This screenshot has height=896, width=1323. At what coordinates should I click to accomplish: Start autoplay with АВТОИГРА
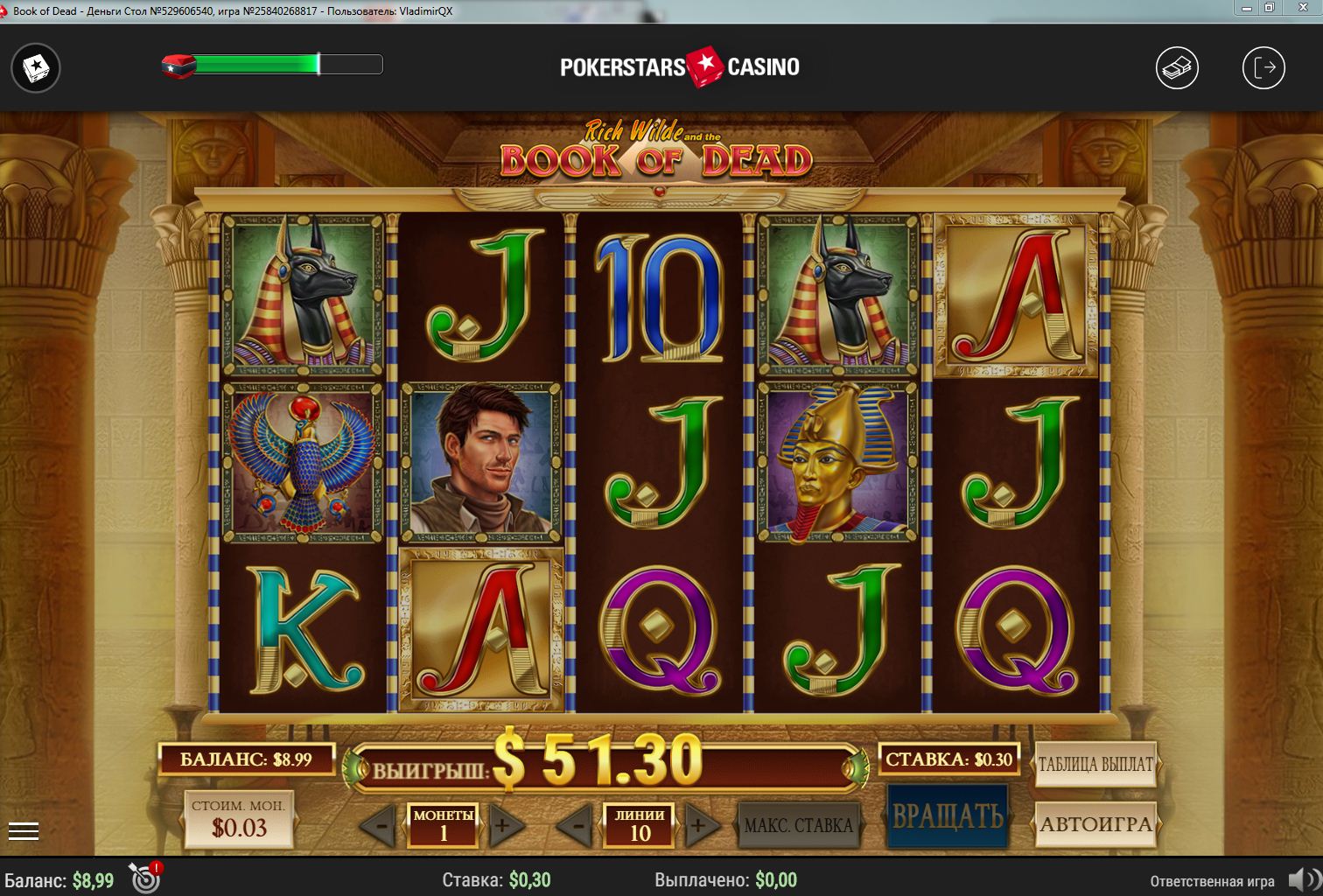tap(1095, 824)
